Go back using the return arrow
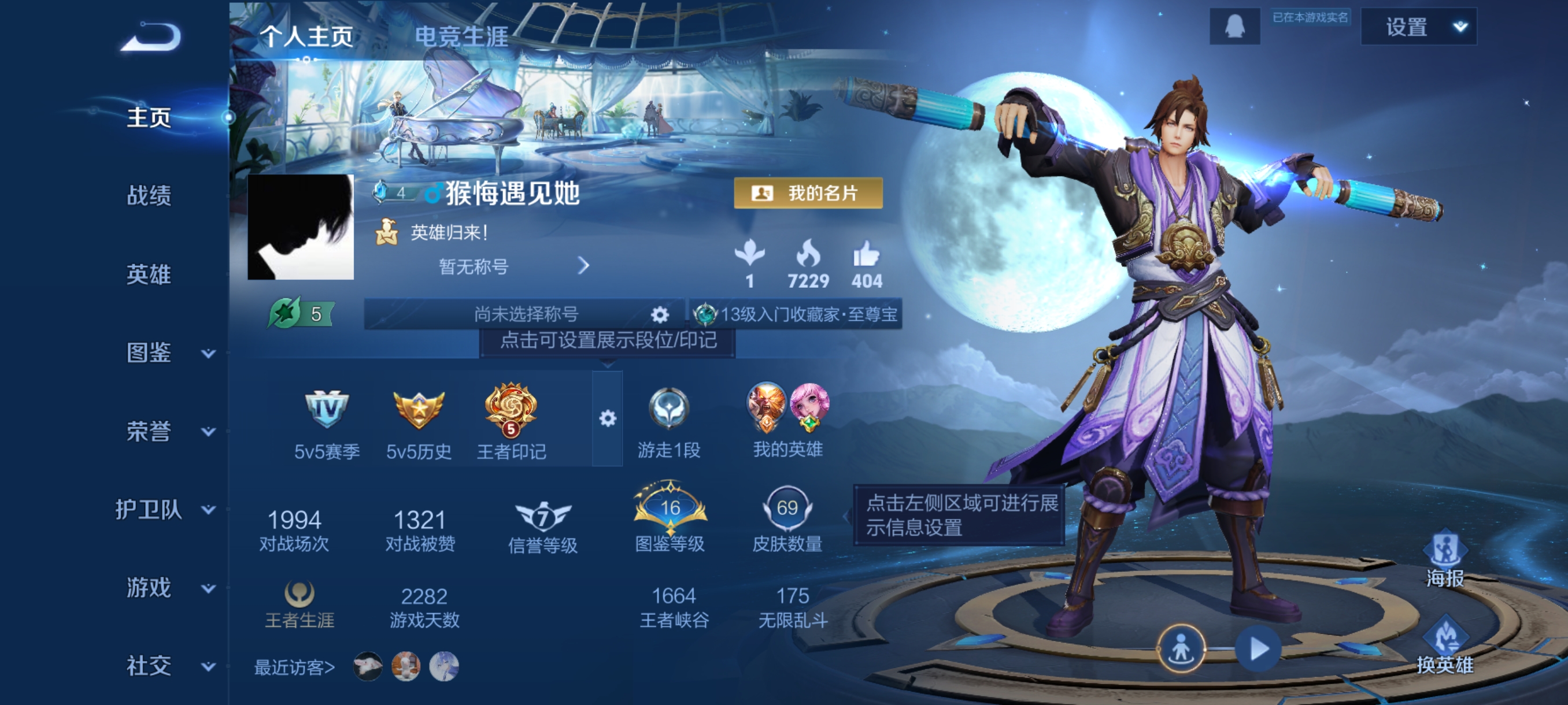 151,37
